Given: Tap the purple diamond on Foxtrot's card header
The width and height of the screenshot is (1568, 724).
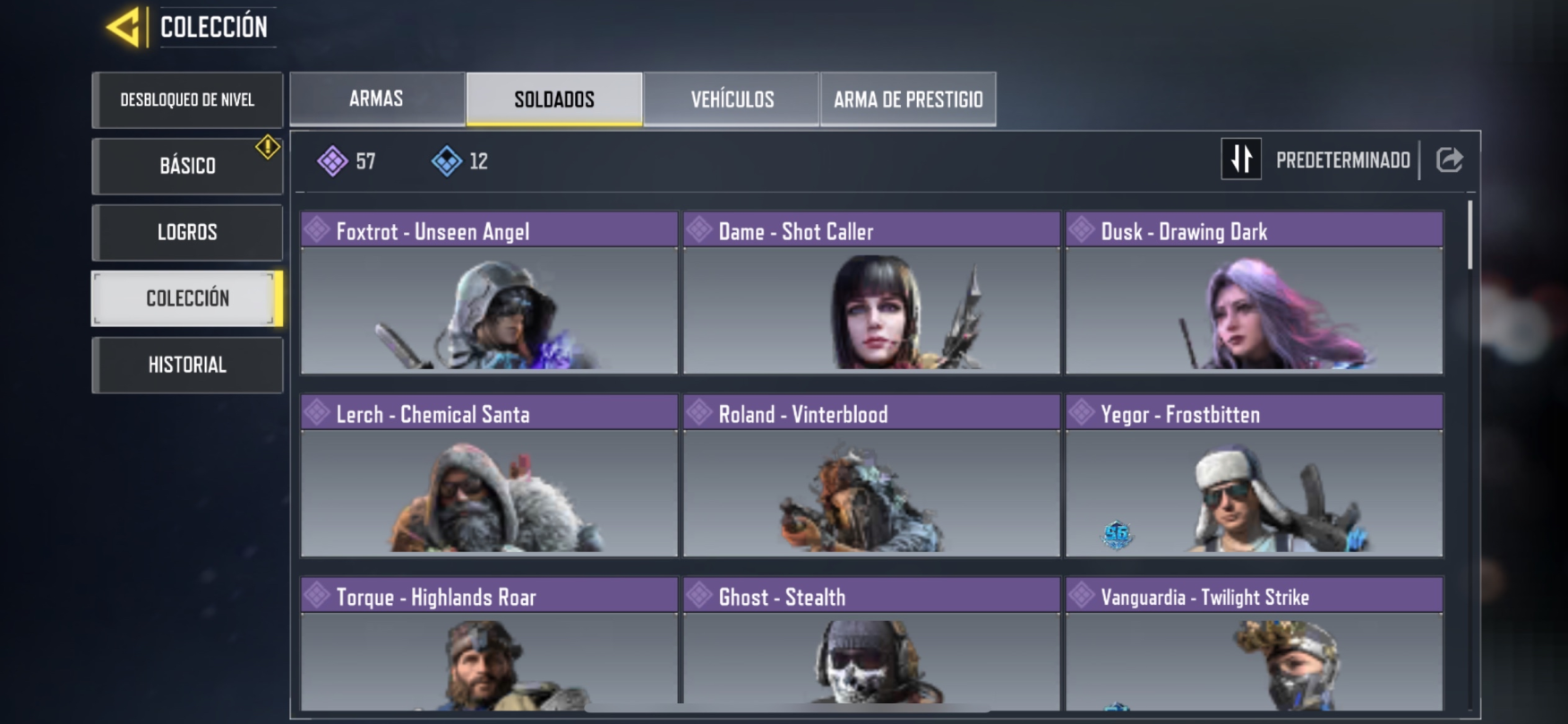Looking at the screenshot, I should [315, 230].
